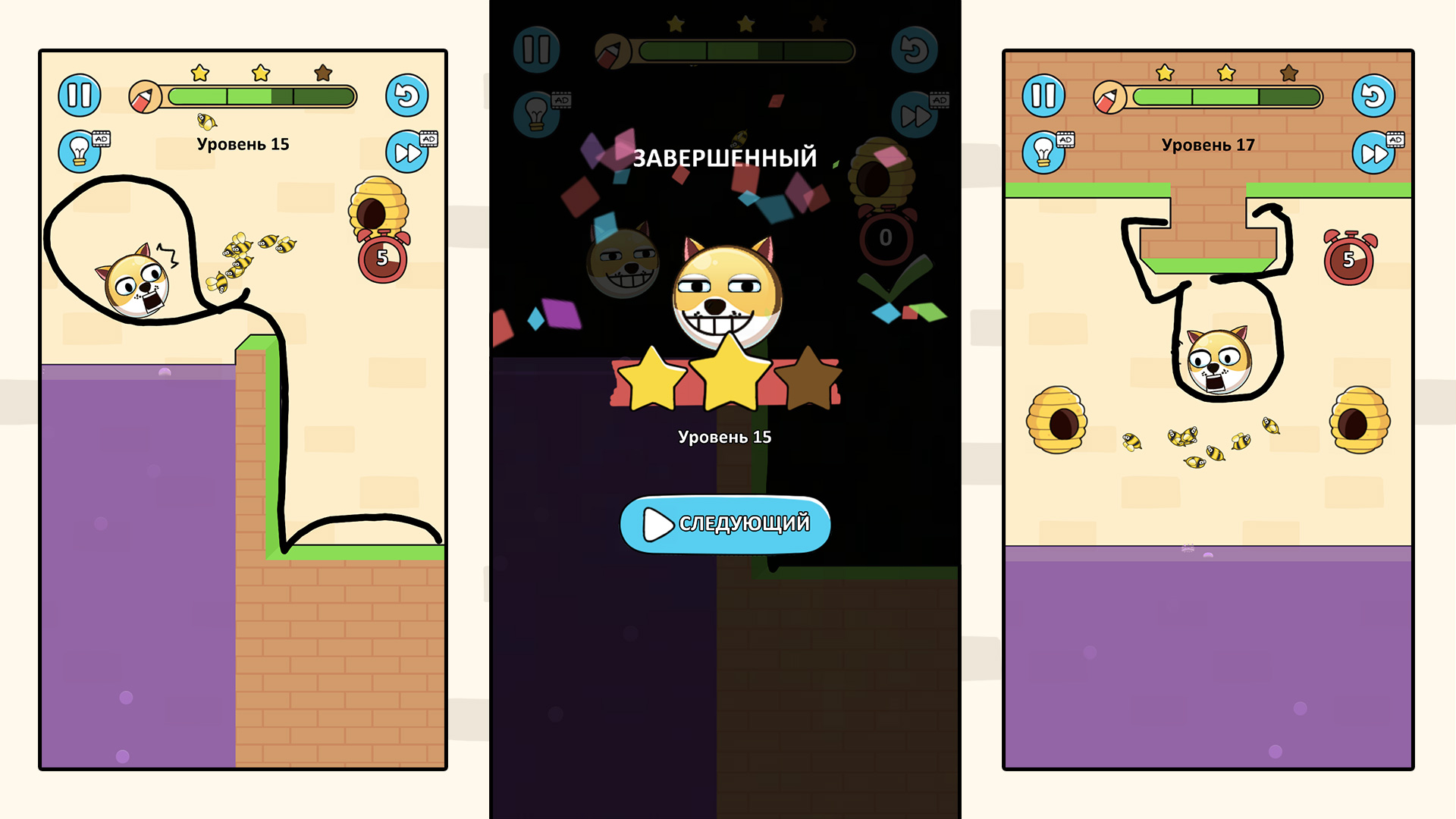
Task: Skip Level 15 via the fast-forward ad icon
Action: (406, 152)
